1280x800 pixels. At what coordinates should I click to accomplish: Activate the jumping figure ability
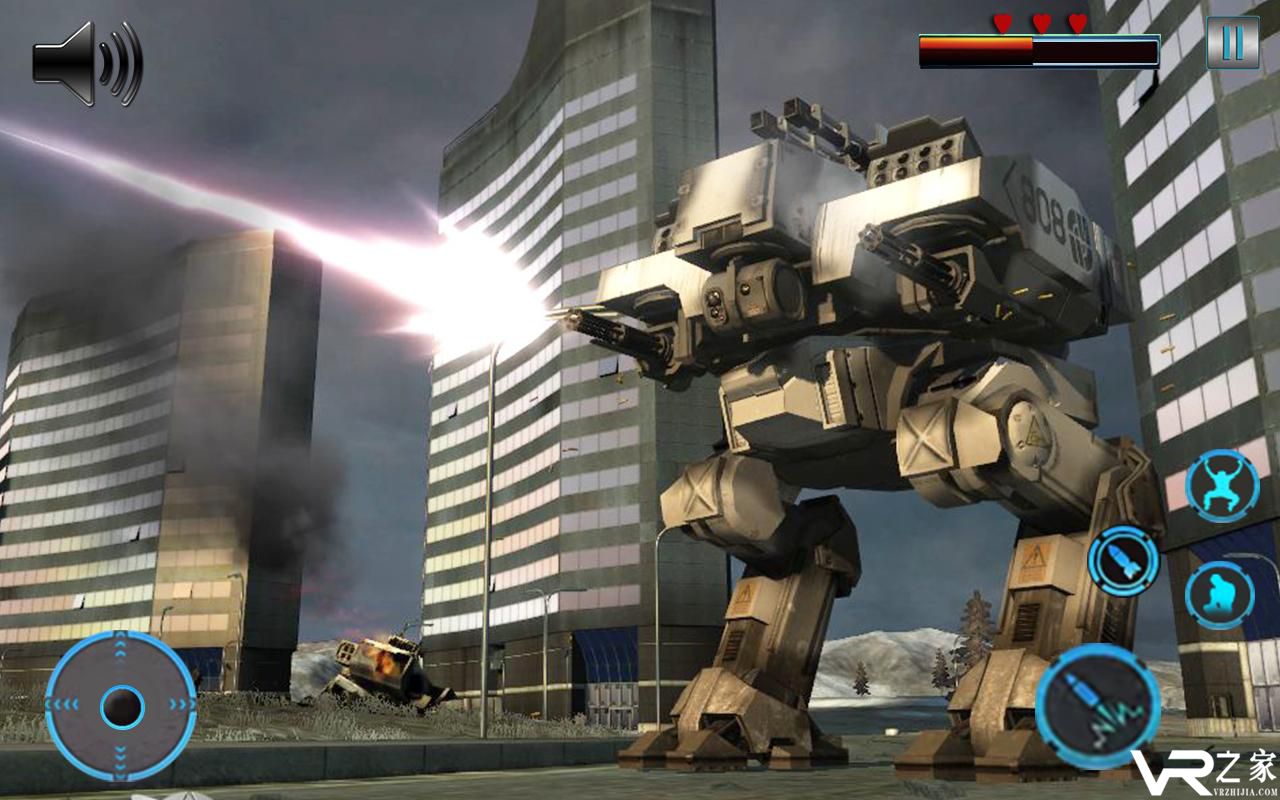(1221, 485)
